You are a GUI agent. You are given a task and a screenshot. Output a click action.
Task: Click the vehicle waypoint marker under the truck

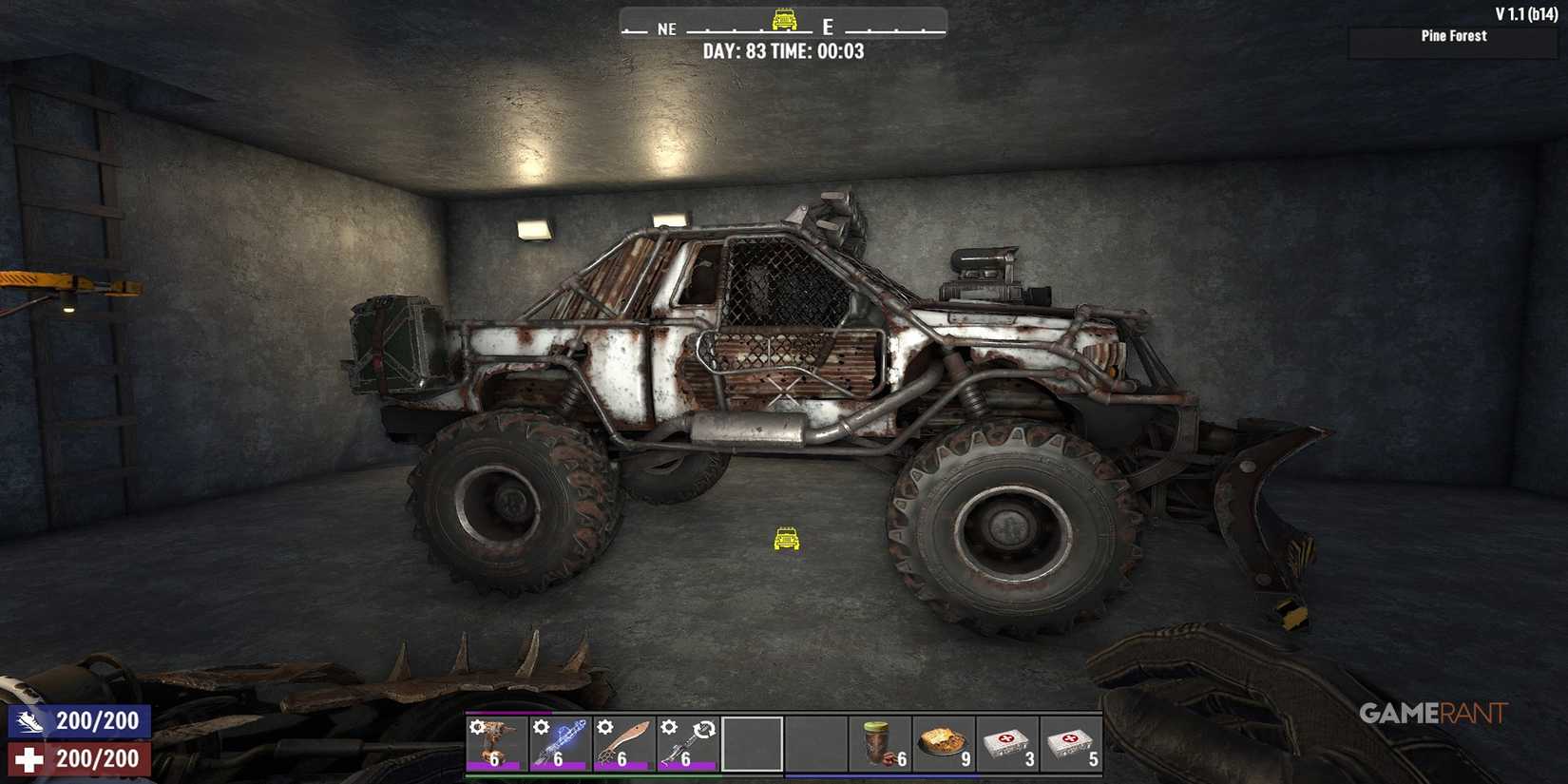[x=785, y=540]
